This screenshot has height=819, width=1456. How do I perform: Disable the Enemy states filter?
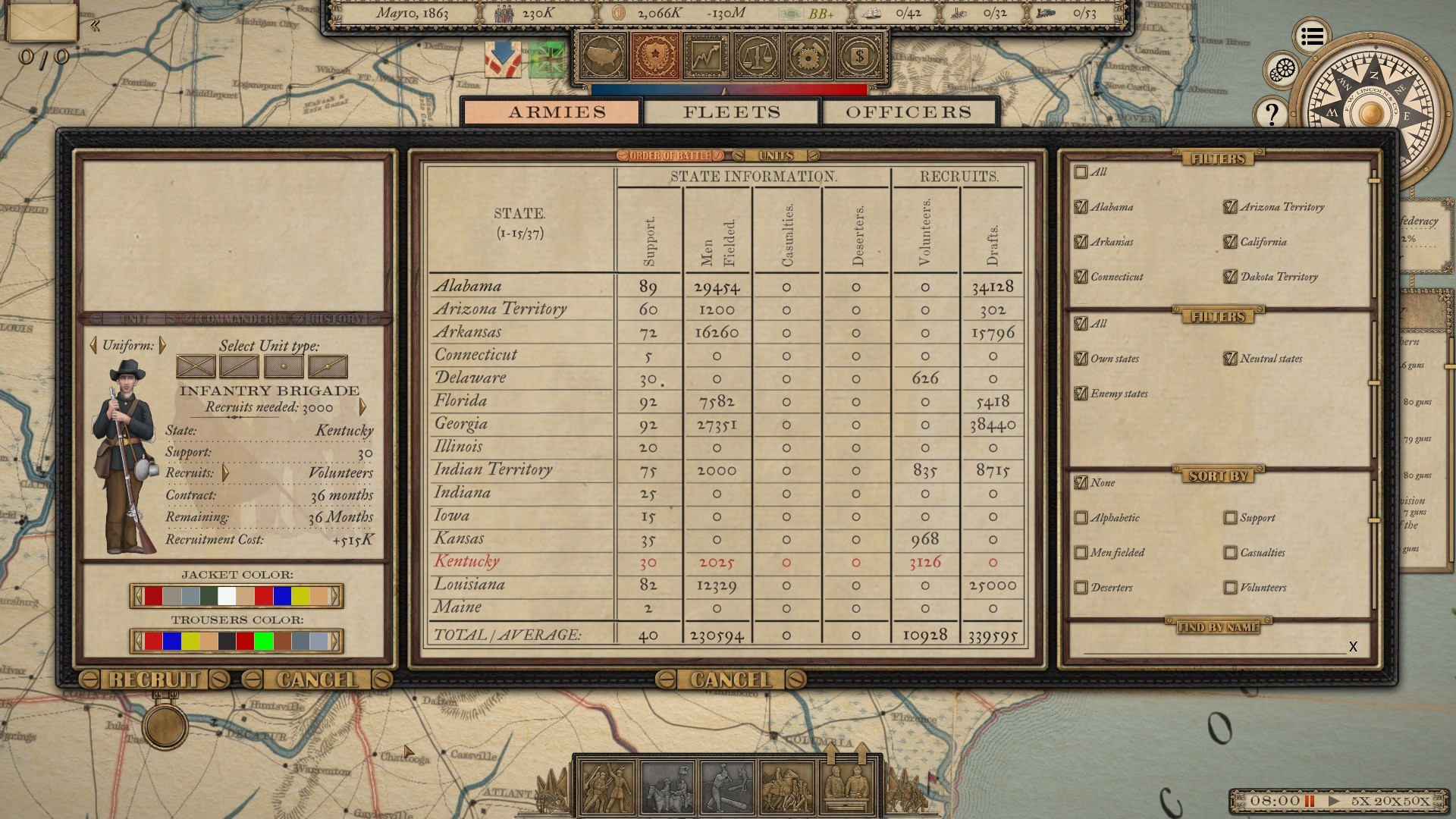tap(1080, 394)
